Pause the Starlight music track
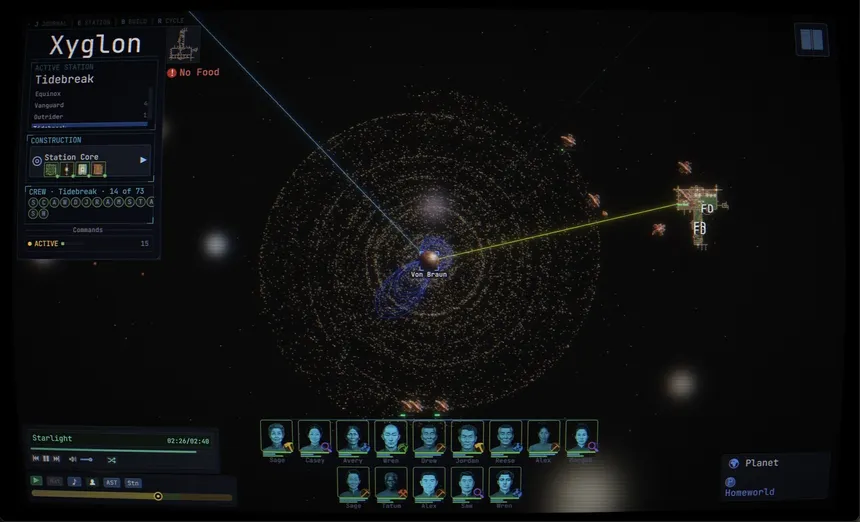Viewport: 860px width, 522px height. (x=46, y=459)
